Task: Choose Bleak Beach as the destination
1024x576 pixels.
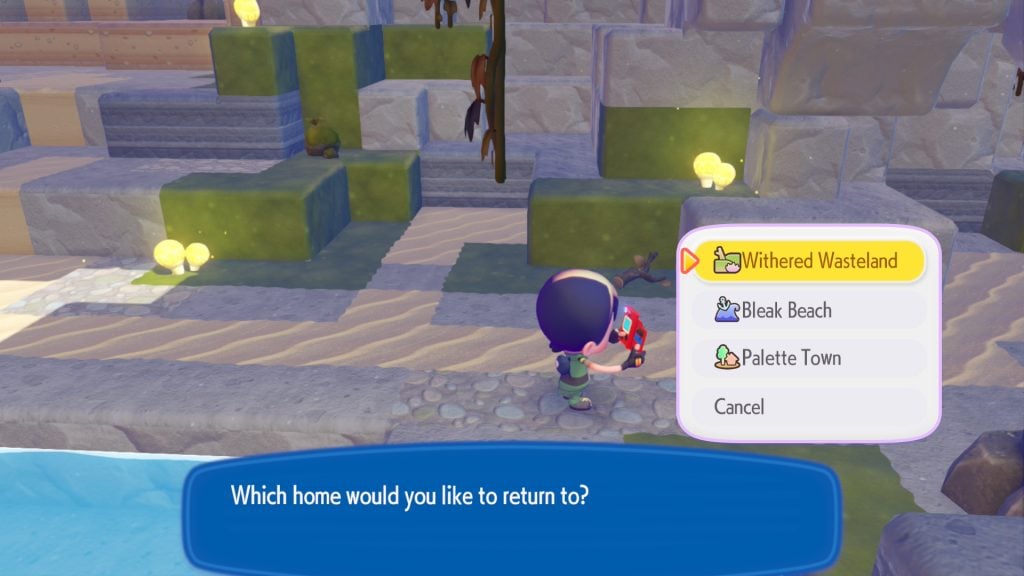Action: [808, 310]
